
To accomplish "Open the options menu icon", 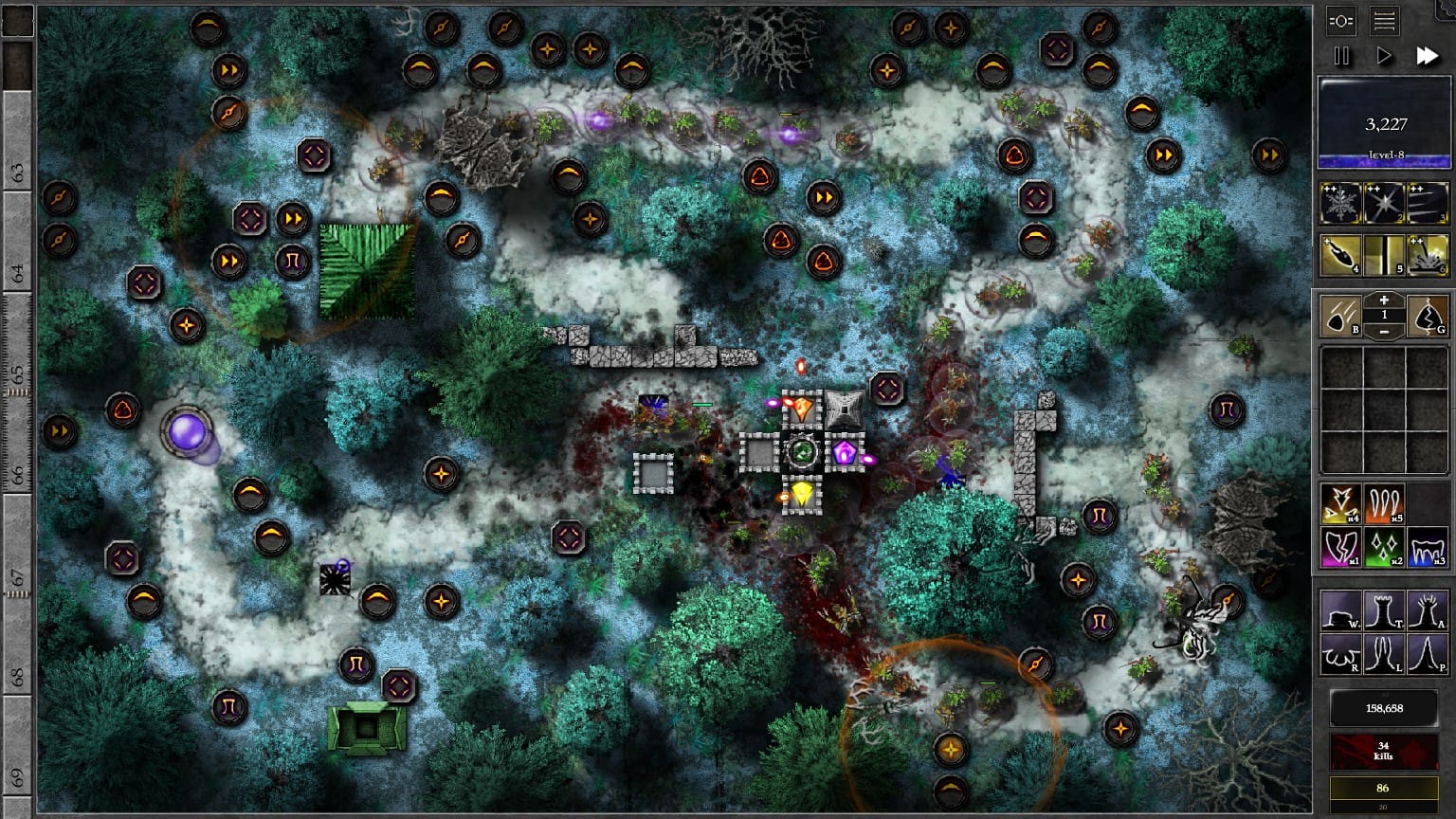I will pos(1341,20).
